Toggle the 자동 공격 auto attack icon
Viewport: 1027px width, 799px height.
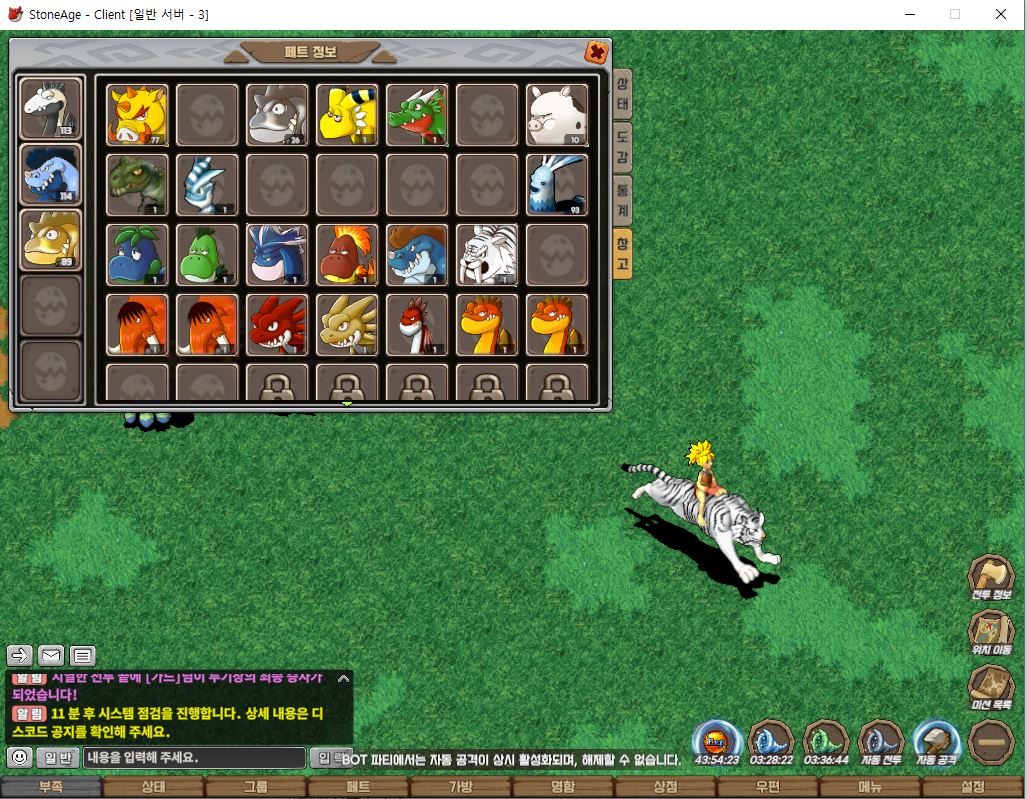point(936,744)
